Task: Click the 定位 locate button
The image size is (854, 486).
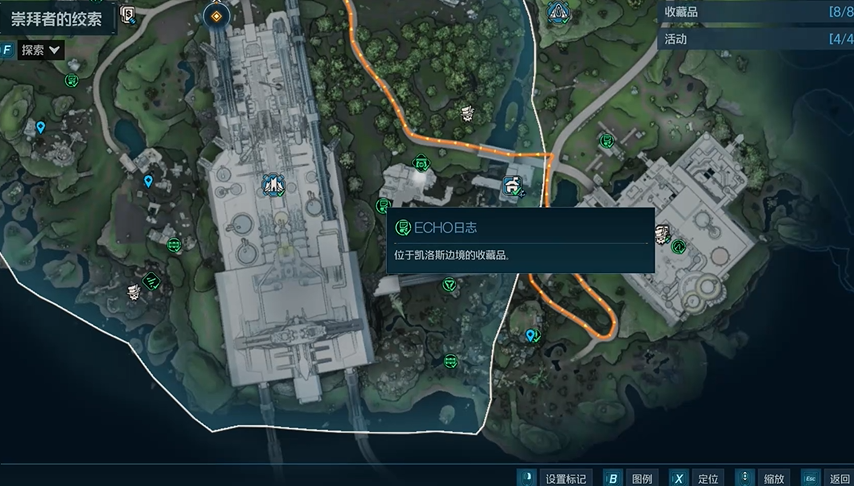Action: [696, 478]
